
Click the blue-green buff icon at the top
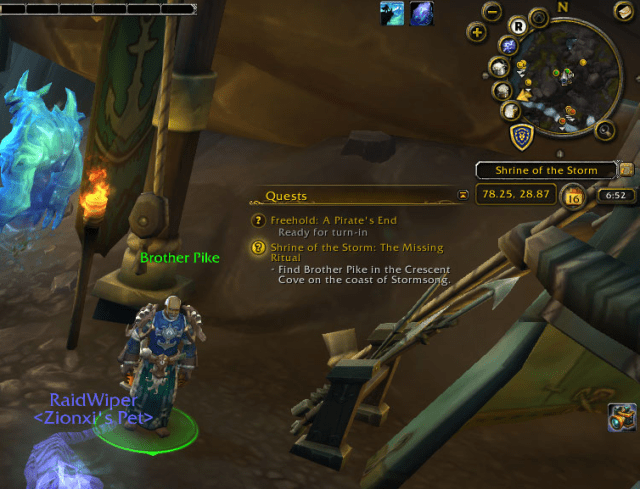pos(391,13)
